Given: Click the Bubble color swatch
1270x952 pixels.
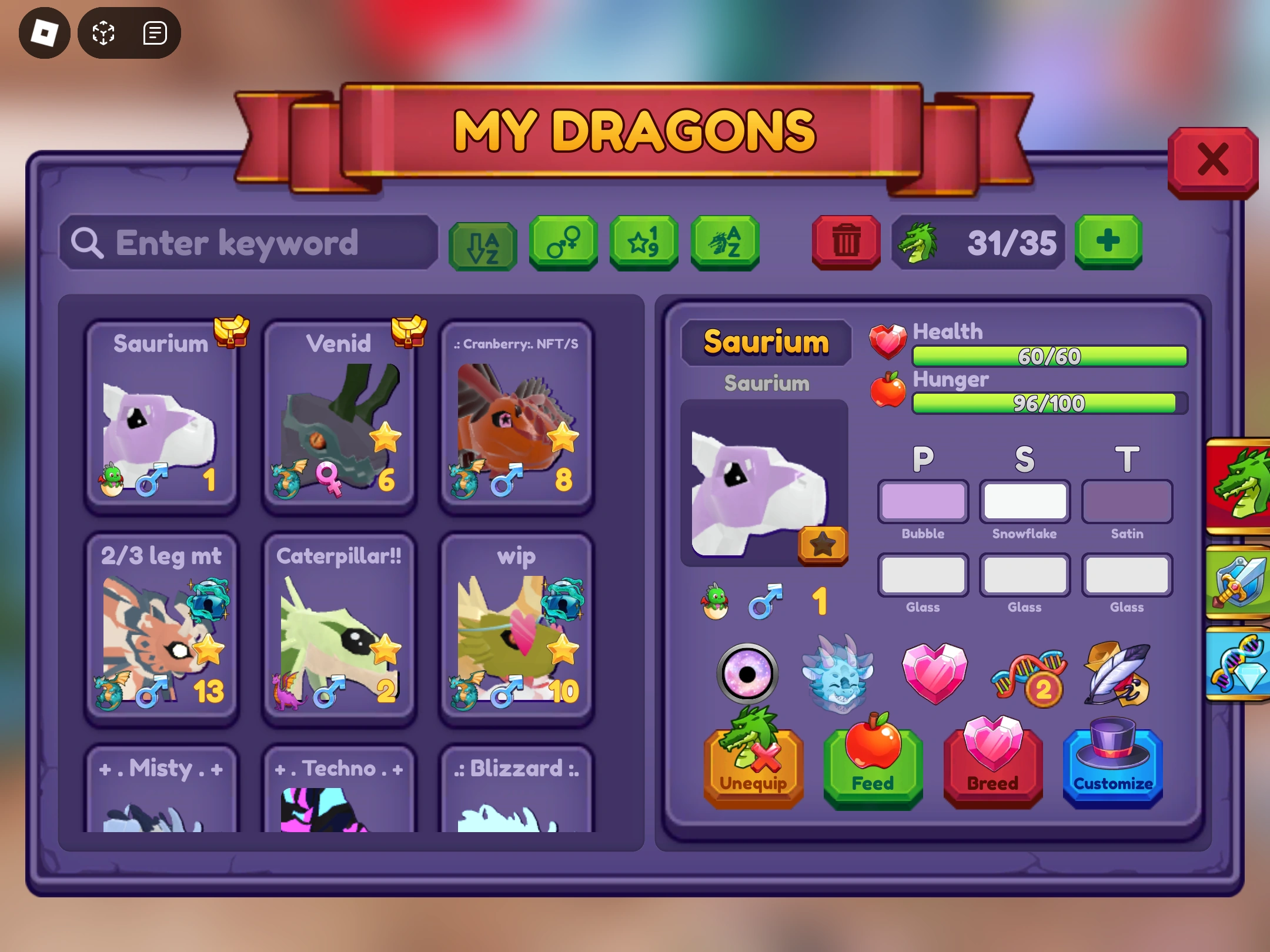Looking at the screenshot, I should click(x=923, y=502).
